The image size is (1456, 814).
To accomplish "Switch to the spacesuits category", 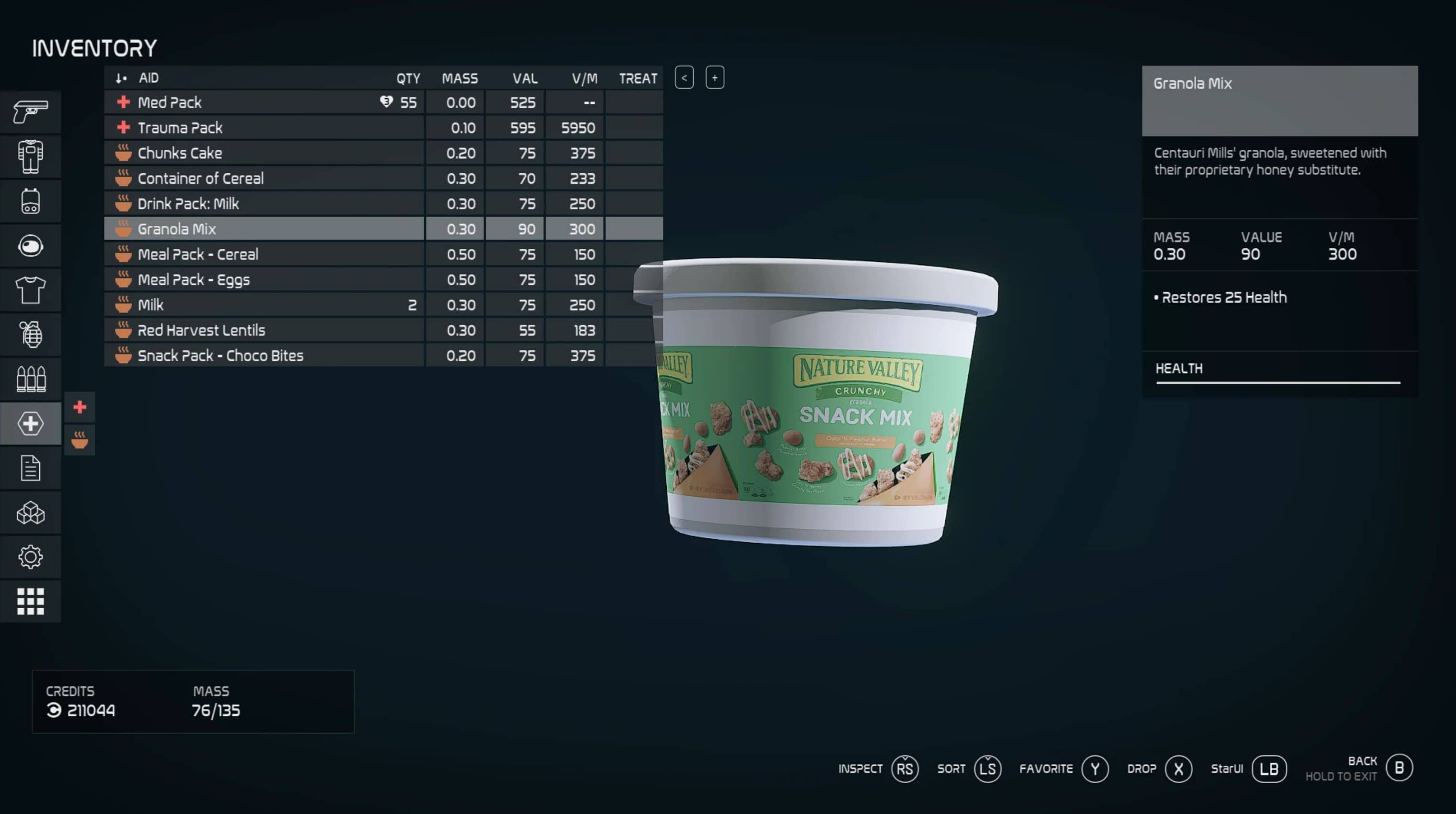I will 31,156.
